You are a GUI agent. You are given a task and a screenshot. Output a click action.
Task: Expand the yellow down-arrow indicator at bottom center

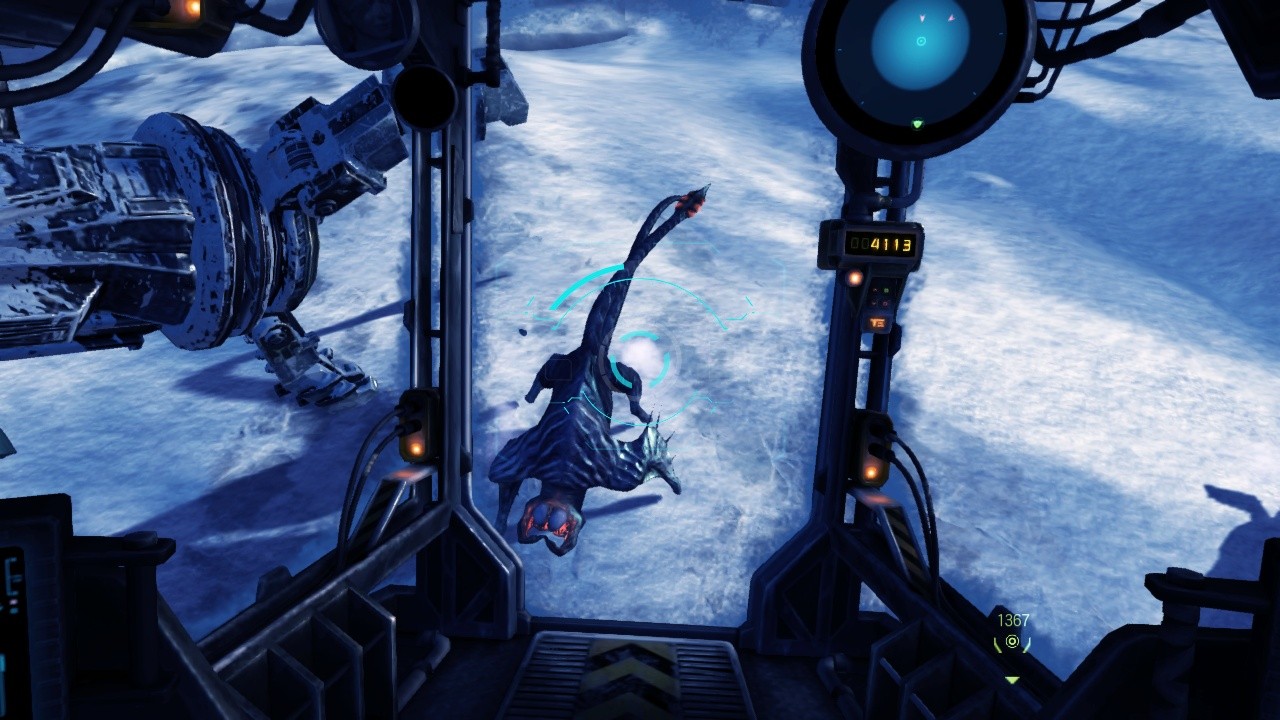pyautogui.click(x=1012, y=679)
